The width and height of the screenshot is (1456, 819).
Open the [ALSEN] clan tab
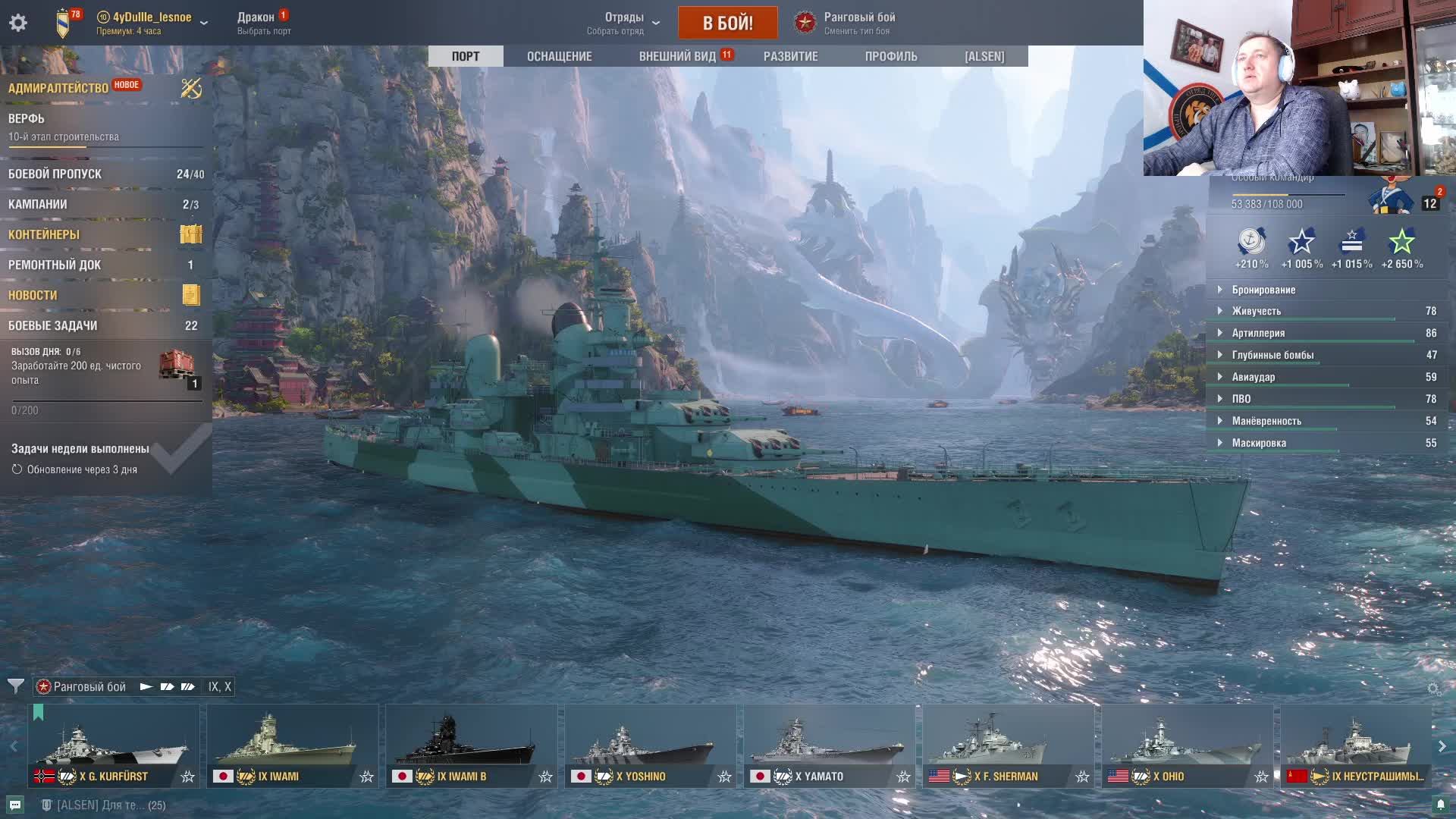click(x=984, y=56)
